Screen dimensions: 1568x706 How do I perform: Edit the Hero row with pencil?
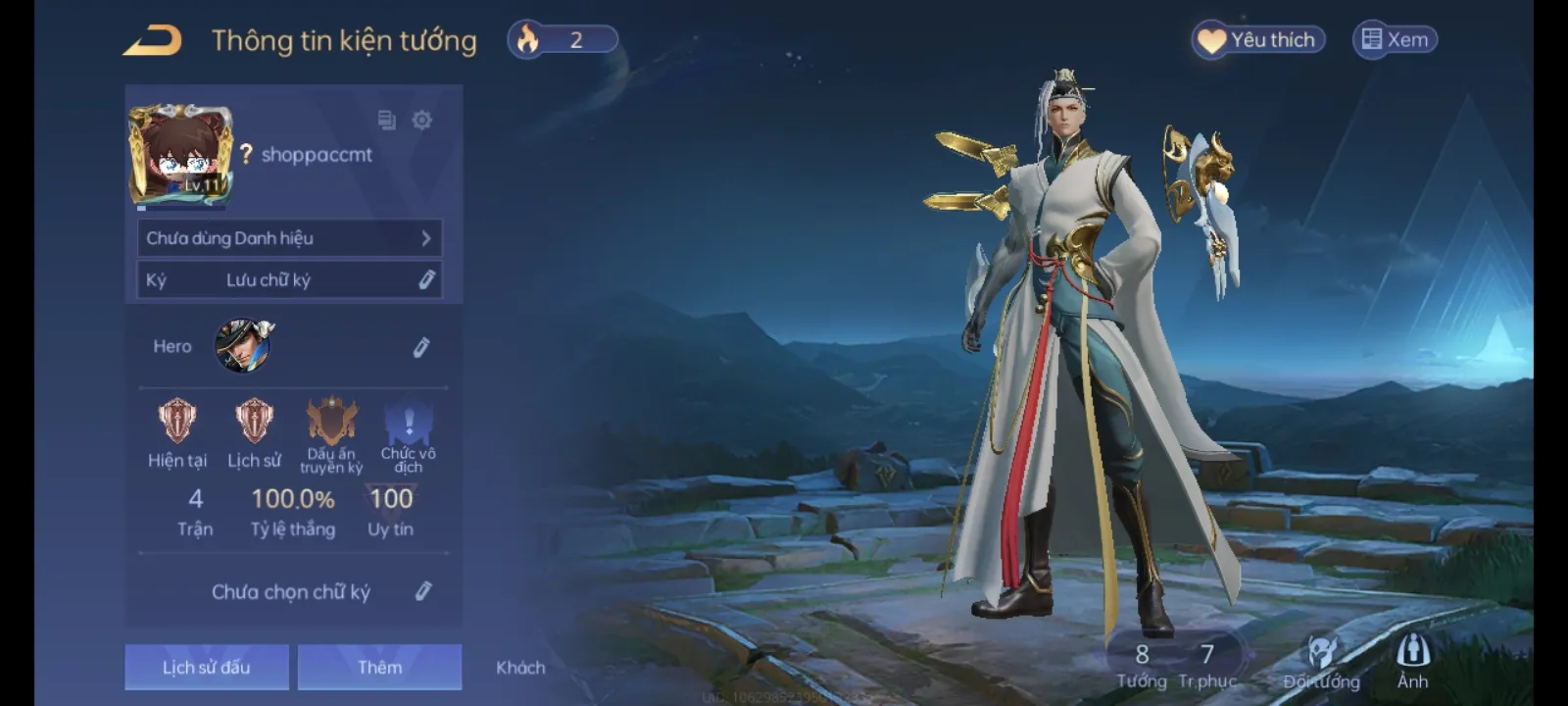pyautogui.click(x=421, y=347)
